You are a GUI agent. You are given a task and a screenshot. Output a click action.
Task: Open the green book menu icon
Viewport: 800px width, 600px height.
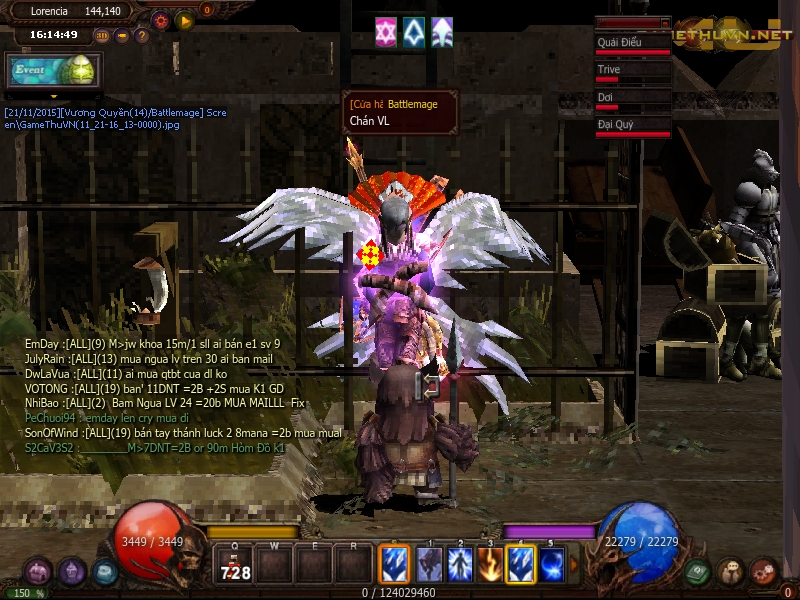[x=698, y=572]
